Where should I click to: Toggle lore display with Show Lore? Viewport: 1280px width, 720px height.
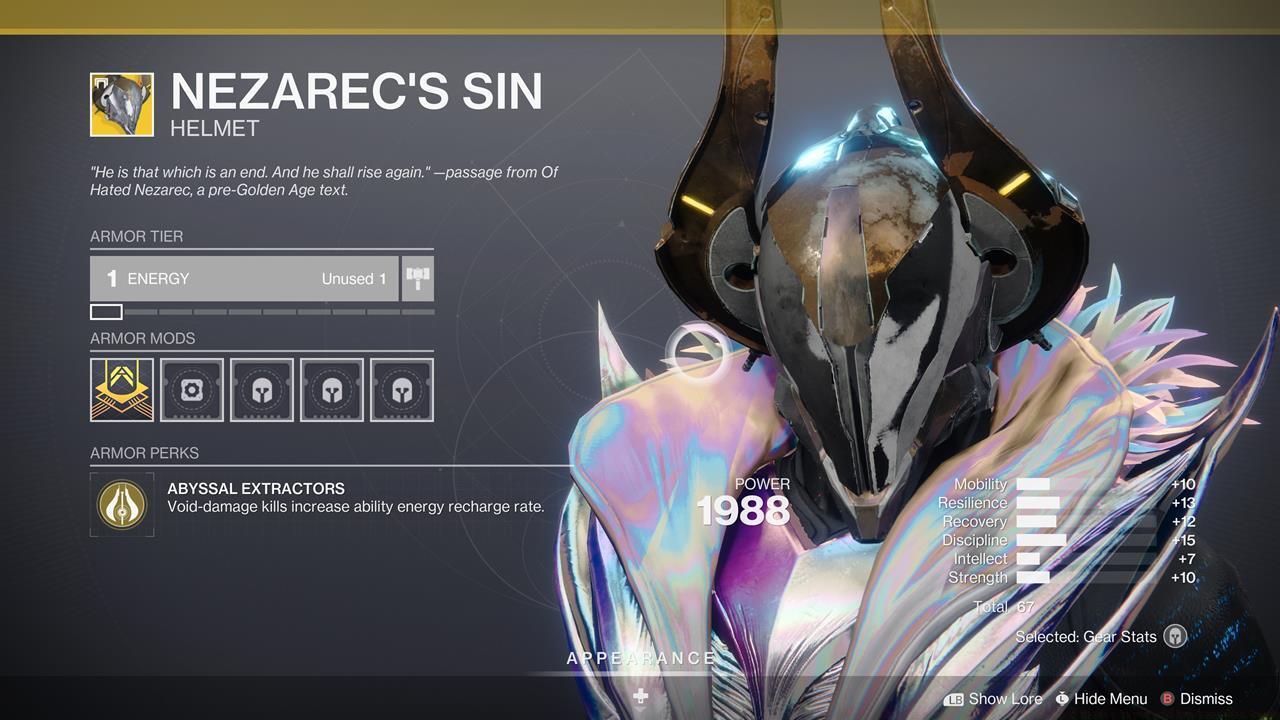(1007, 698)
